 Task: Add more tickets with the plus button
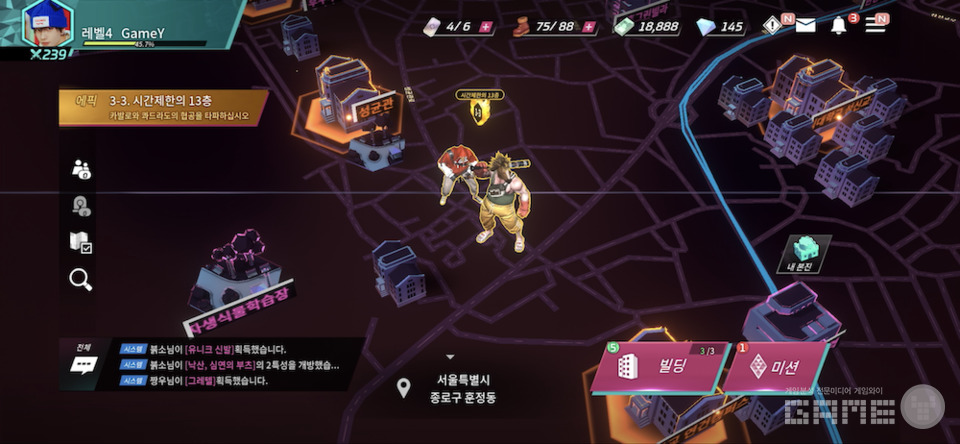[486, 26]
